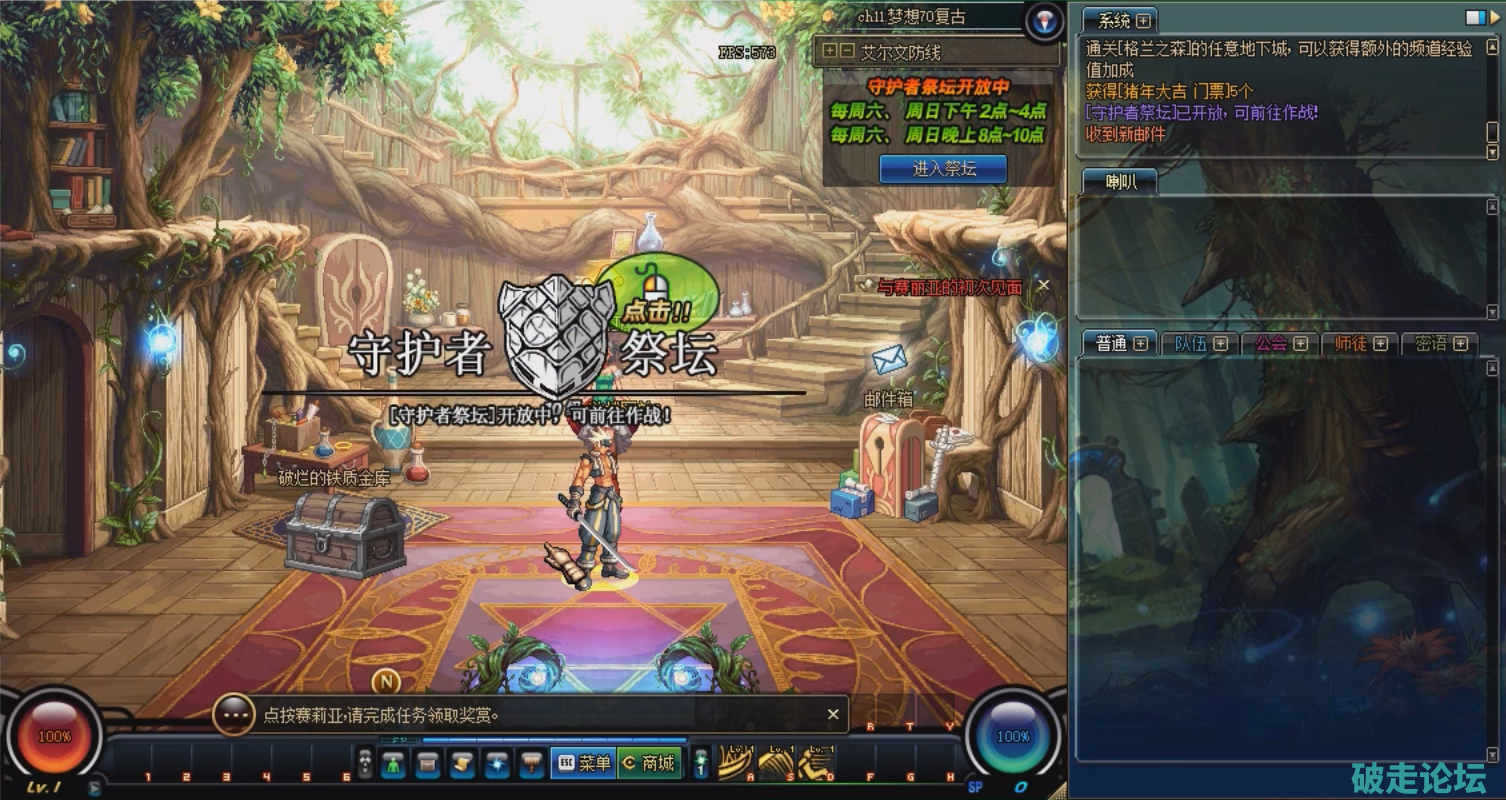
Task: Click the round minimap compass button
Action: pyautogui.click(x=1043, y=22)
